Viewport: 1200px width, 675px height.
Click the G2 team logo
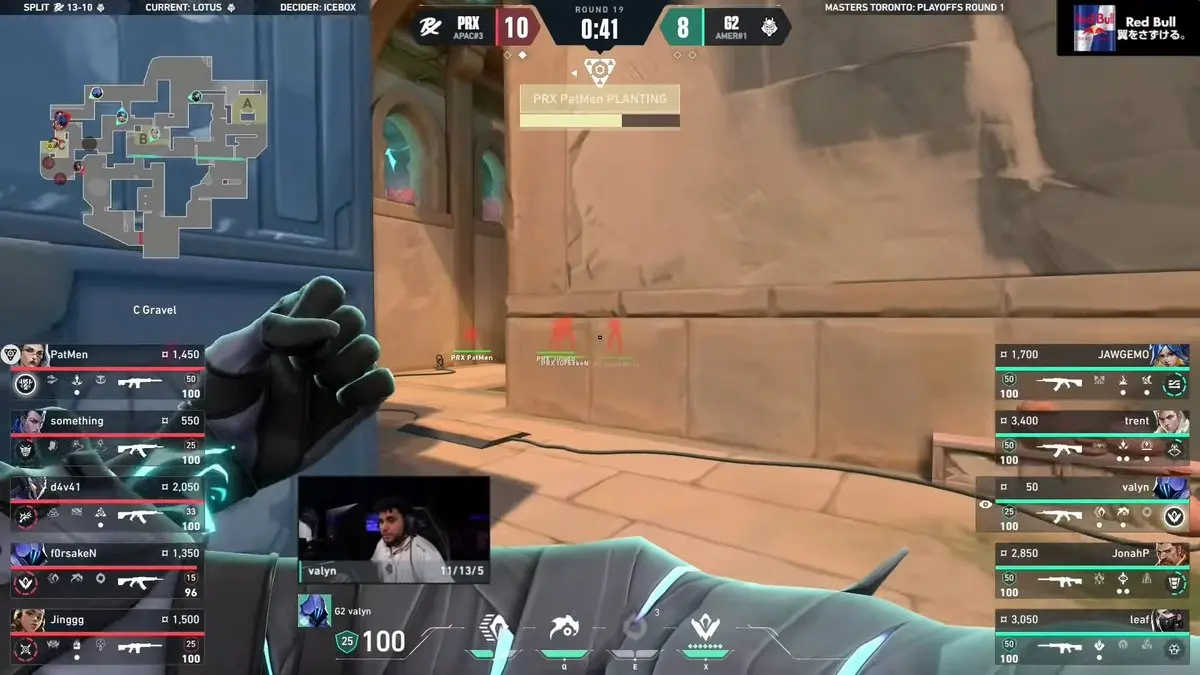click(x=771, y=27)
